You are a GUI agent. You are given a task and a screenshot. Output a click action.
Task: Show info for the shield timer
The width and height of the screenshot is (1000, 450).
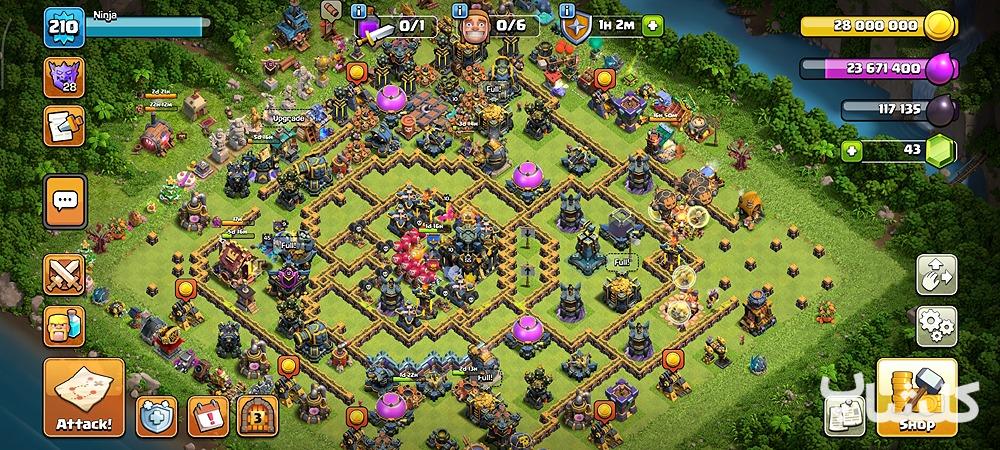coord(566,9)
